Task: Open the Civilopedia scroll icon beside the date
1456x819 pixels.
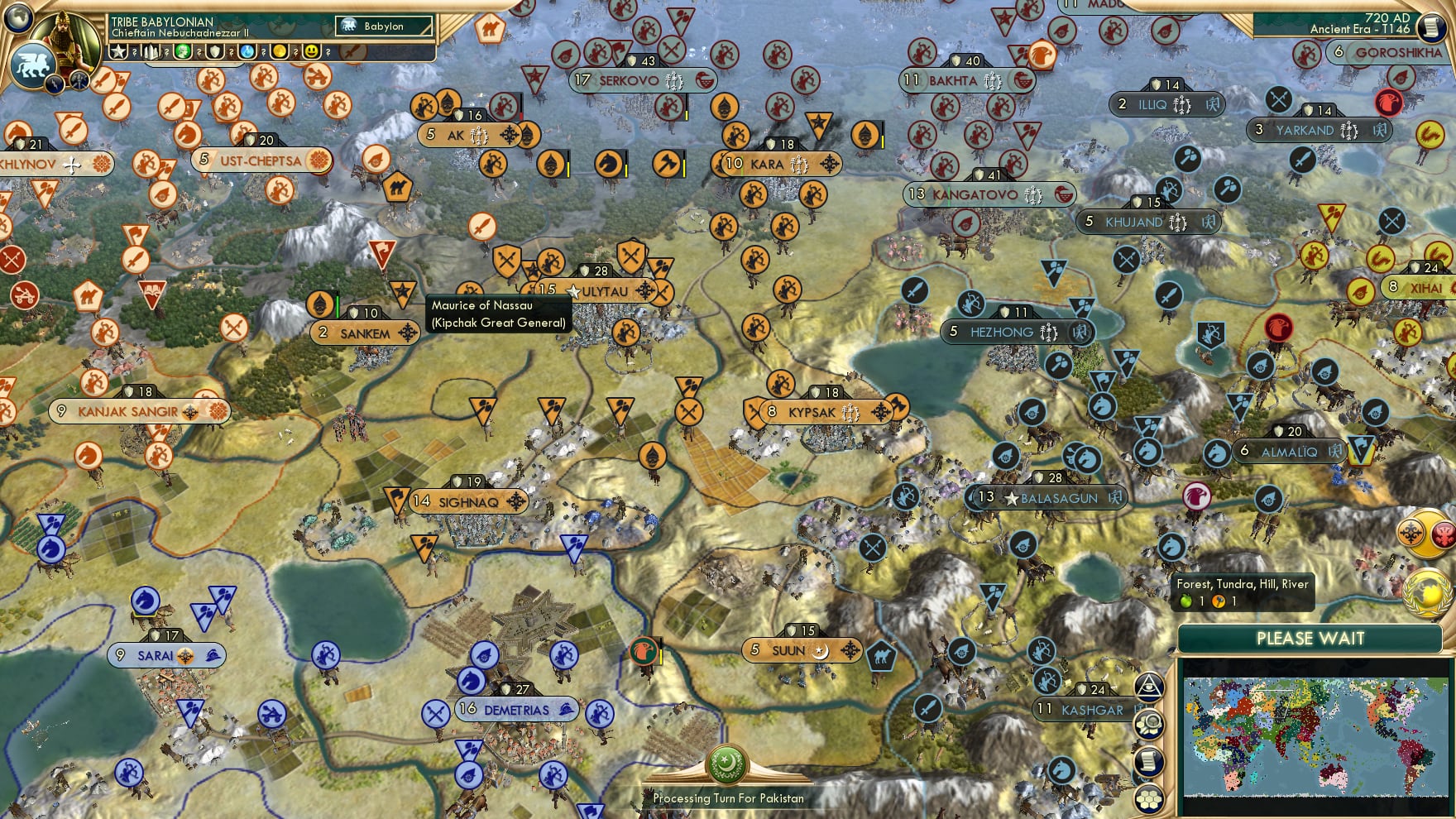Action: 1430,27
